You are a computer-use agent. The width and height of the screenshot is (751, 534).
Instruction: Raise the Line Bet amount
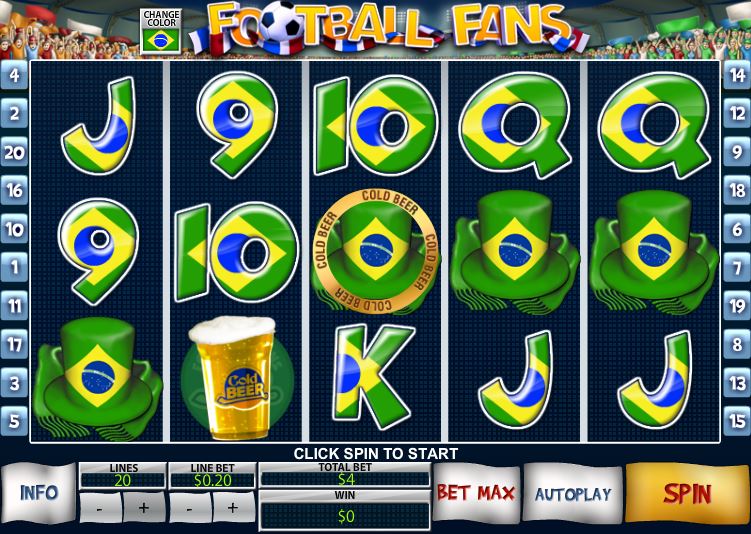click(233, 508)
